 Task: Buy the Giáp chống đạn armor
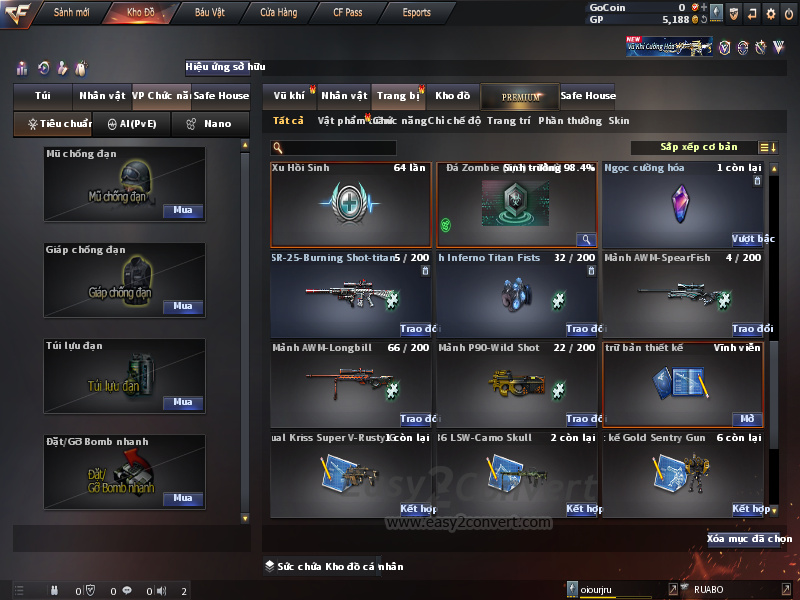pos(183,307)
